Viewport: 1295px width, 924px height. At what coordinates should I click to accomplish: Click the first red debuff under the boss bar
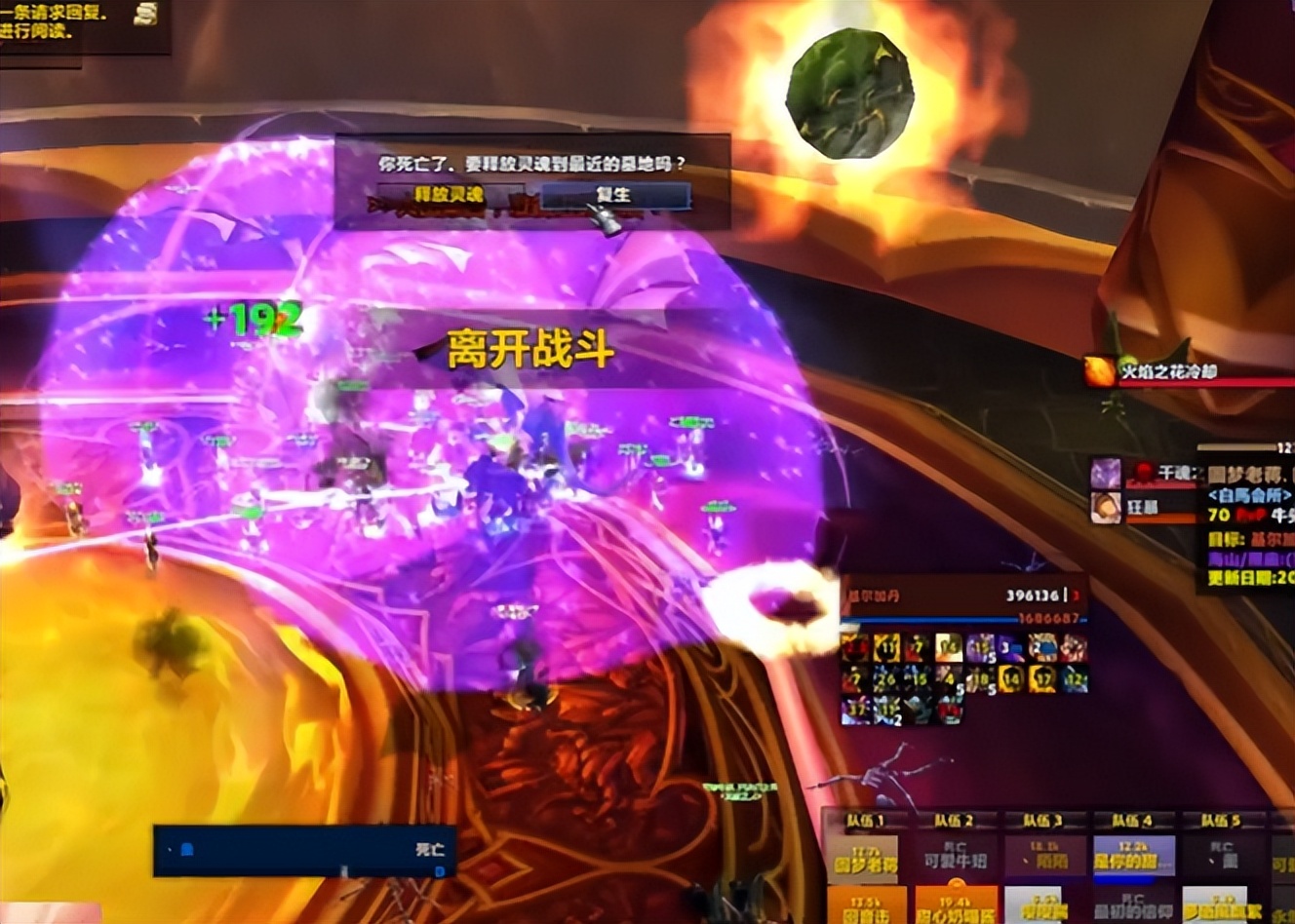852,648
